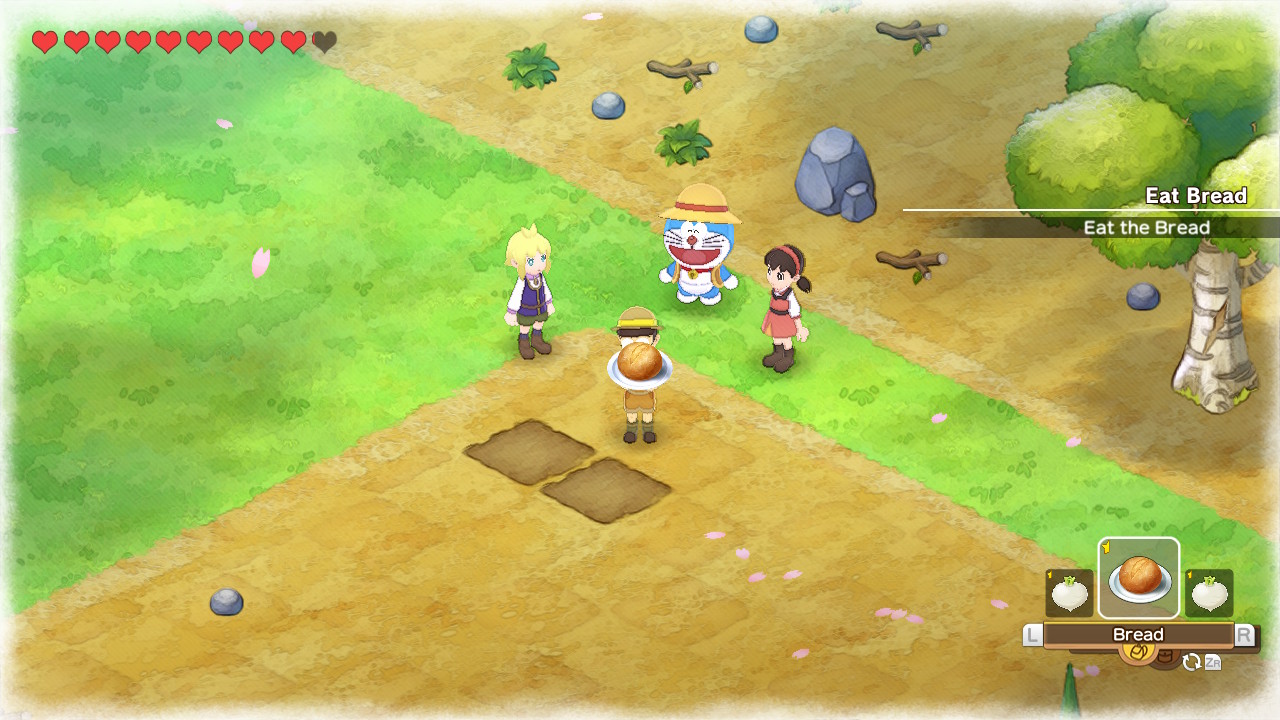
Task: Click the Bread label button
Action: [x=1139, y=634]
